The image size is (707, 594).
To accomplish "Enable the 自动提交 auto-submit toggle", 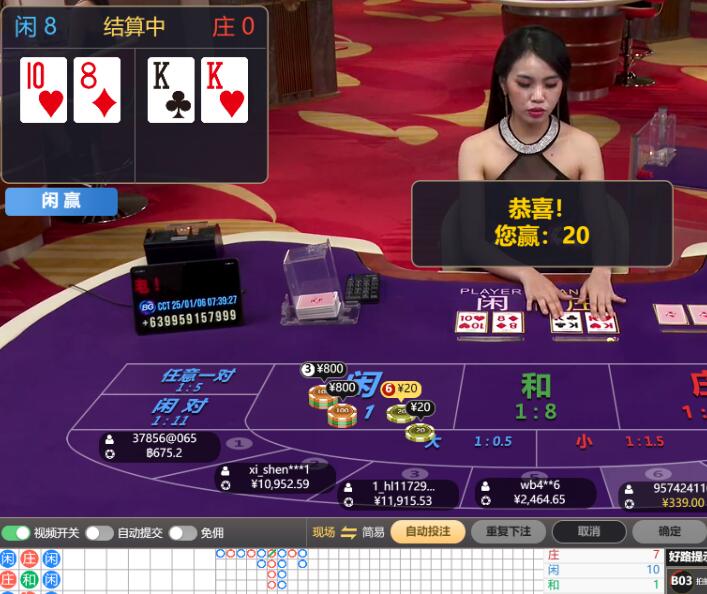I will click(99, 533).
